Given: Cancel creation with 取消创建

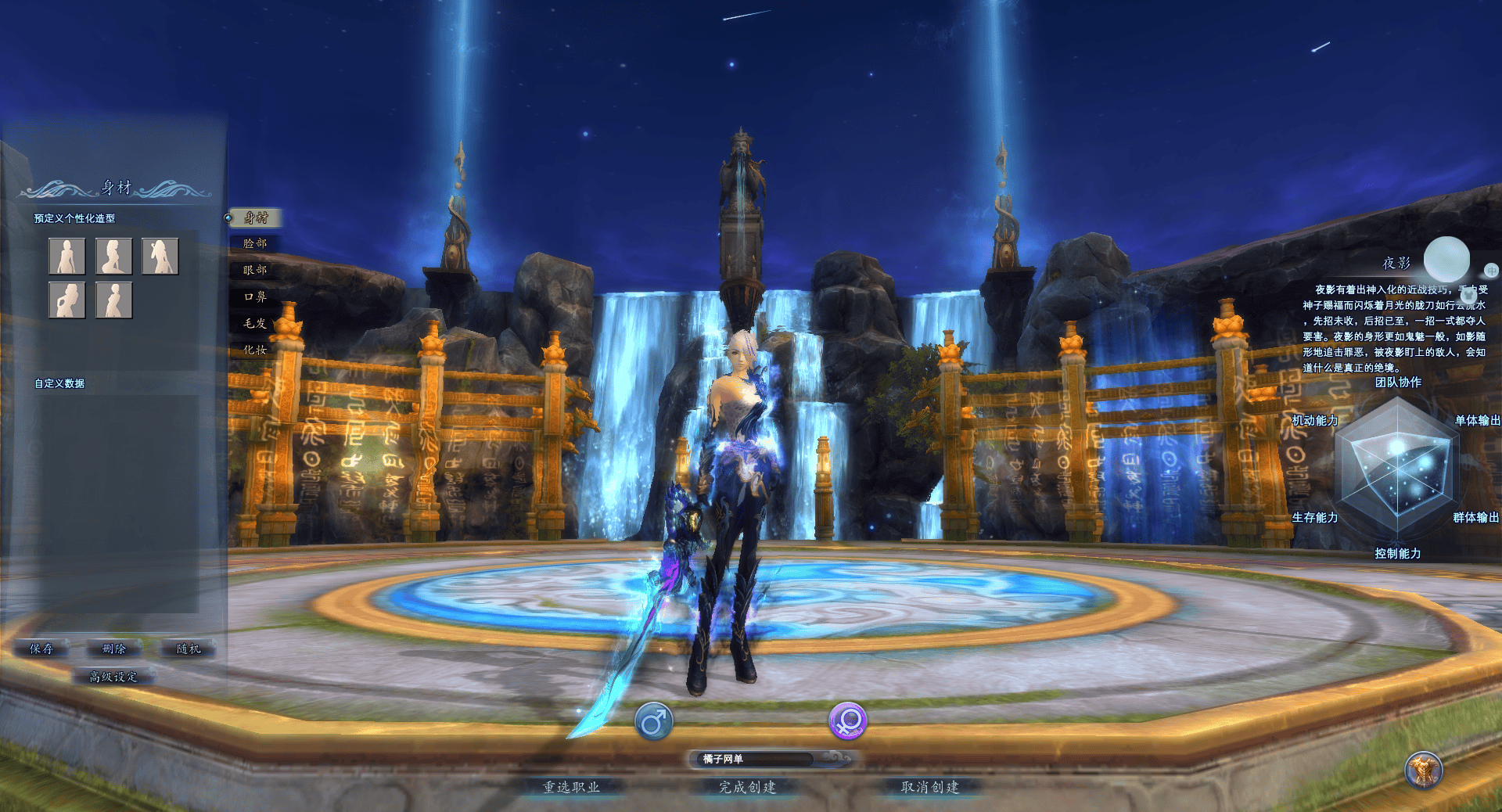Looking at the screenshot, I should 930,787.
